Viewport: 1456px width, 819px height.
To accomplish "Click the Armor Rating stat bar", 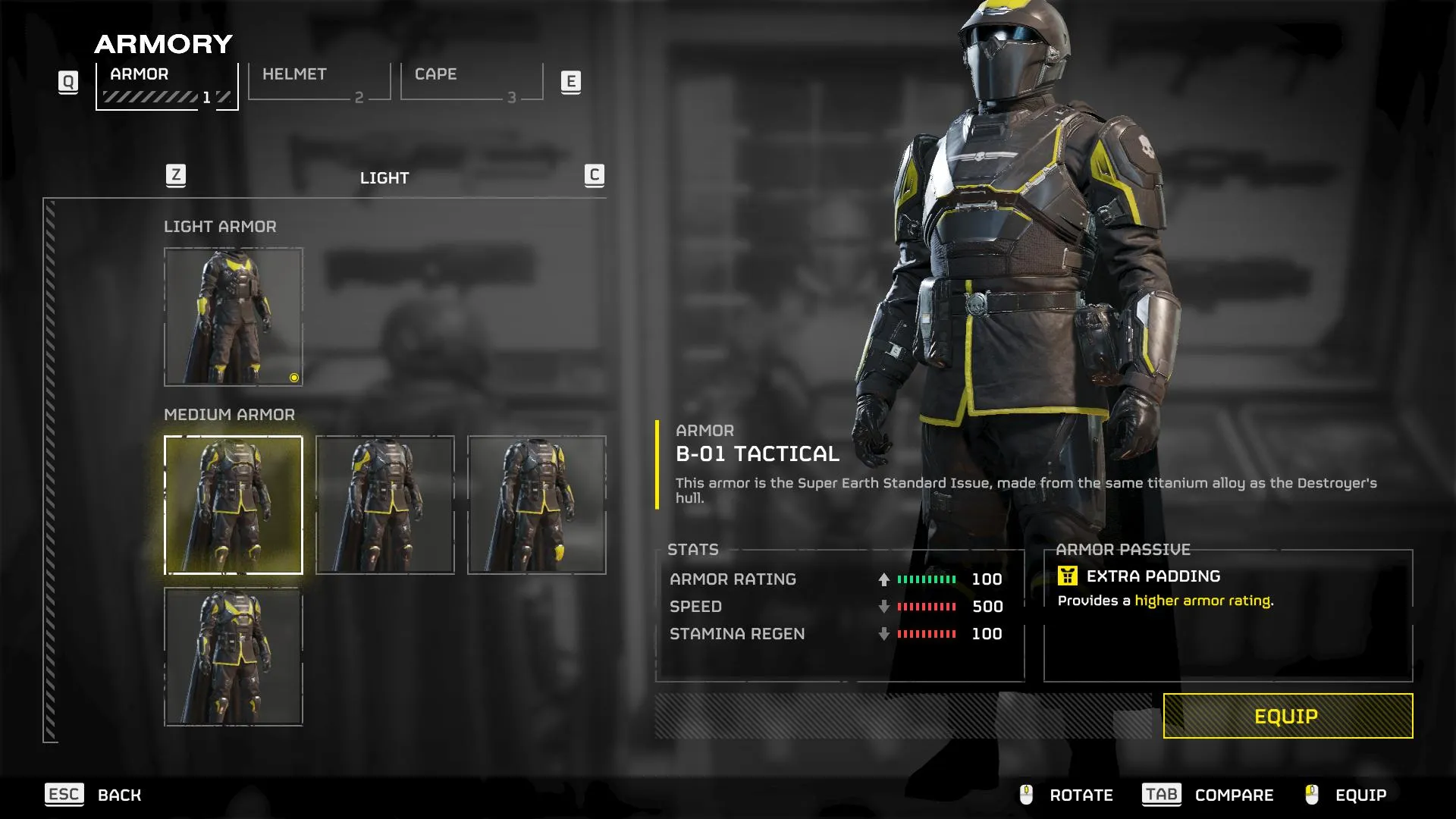I will [x=925, y=579].
